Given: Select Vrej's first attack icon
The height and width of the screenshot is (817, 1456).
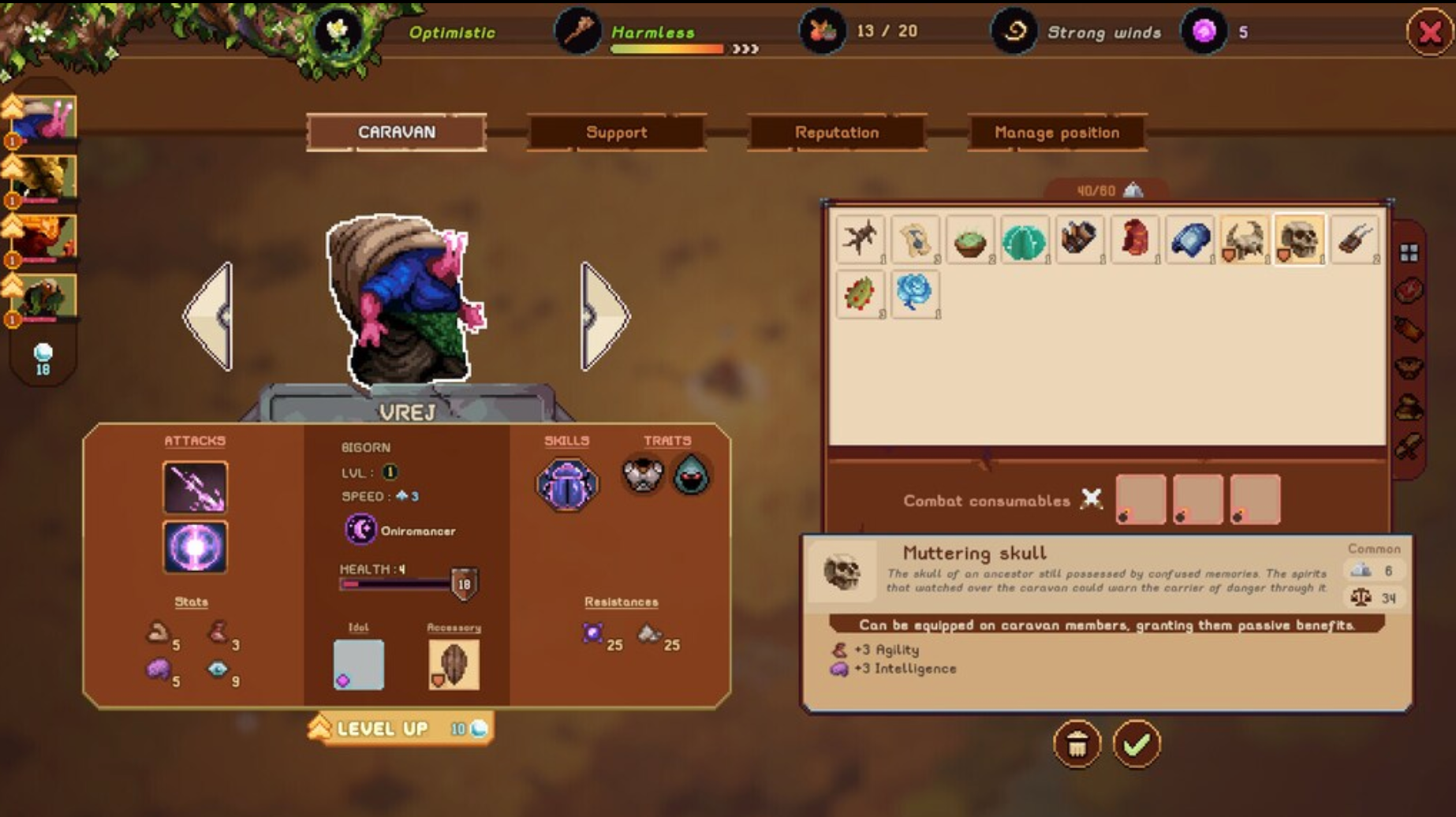Looking at the screenshot, I should (194, 487).
